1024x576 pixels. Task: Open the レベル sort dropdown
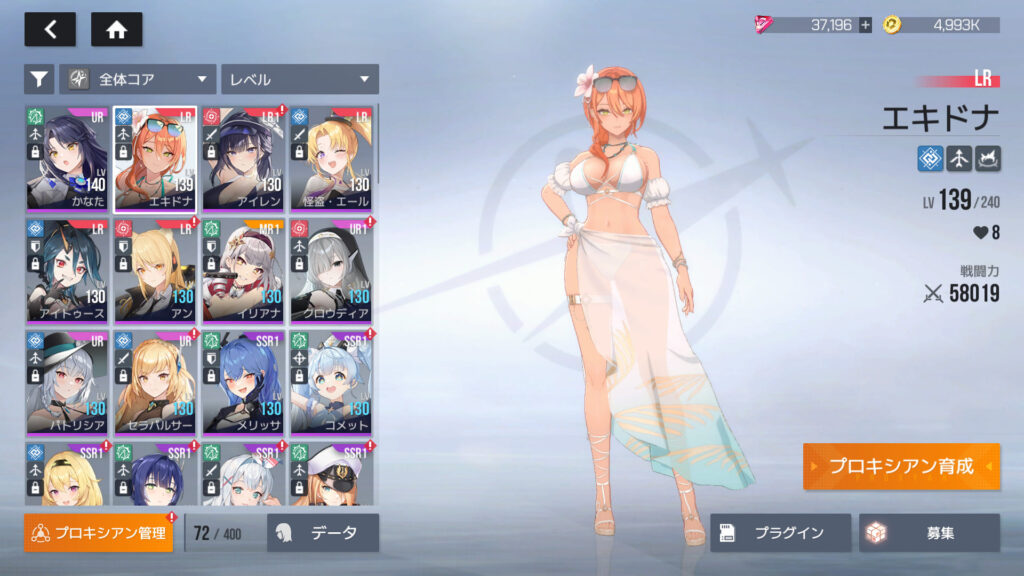coord(299,79)
